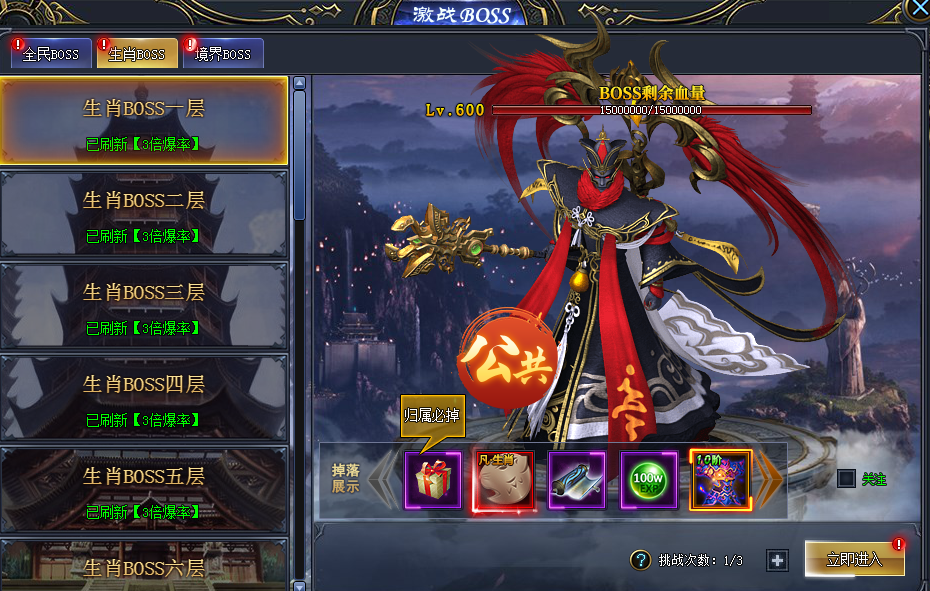Open the 境界BOSS tab
The width and height of the screenshot is (930, 591).
pyautogui.click(x=223, y=54)
